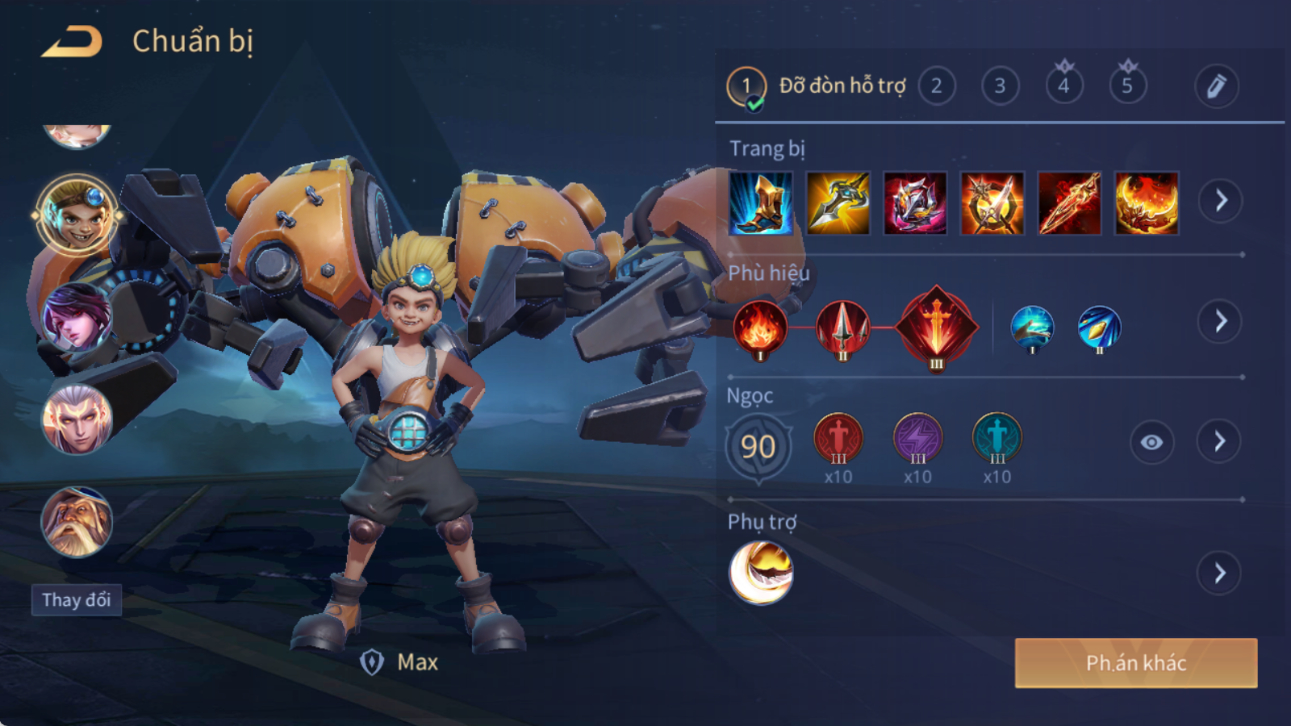Expand the Phụ trợ section arrow
This screenshot has width=1291, height=726.
tap(1219, 573)
